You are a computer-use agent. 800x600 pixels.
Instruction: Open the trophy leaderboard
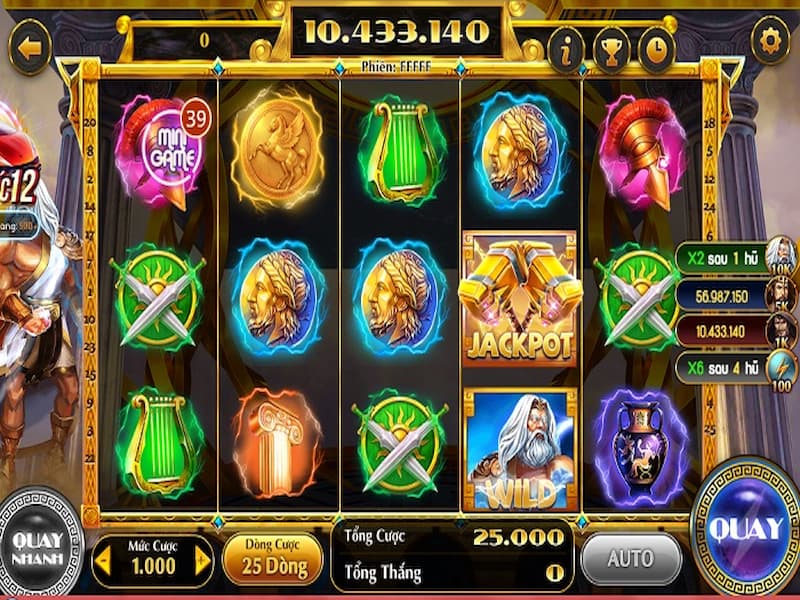click(x=611, y=48)
